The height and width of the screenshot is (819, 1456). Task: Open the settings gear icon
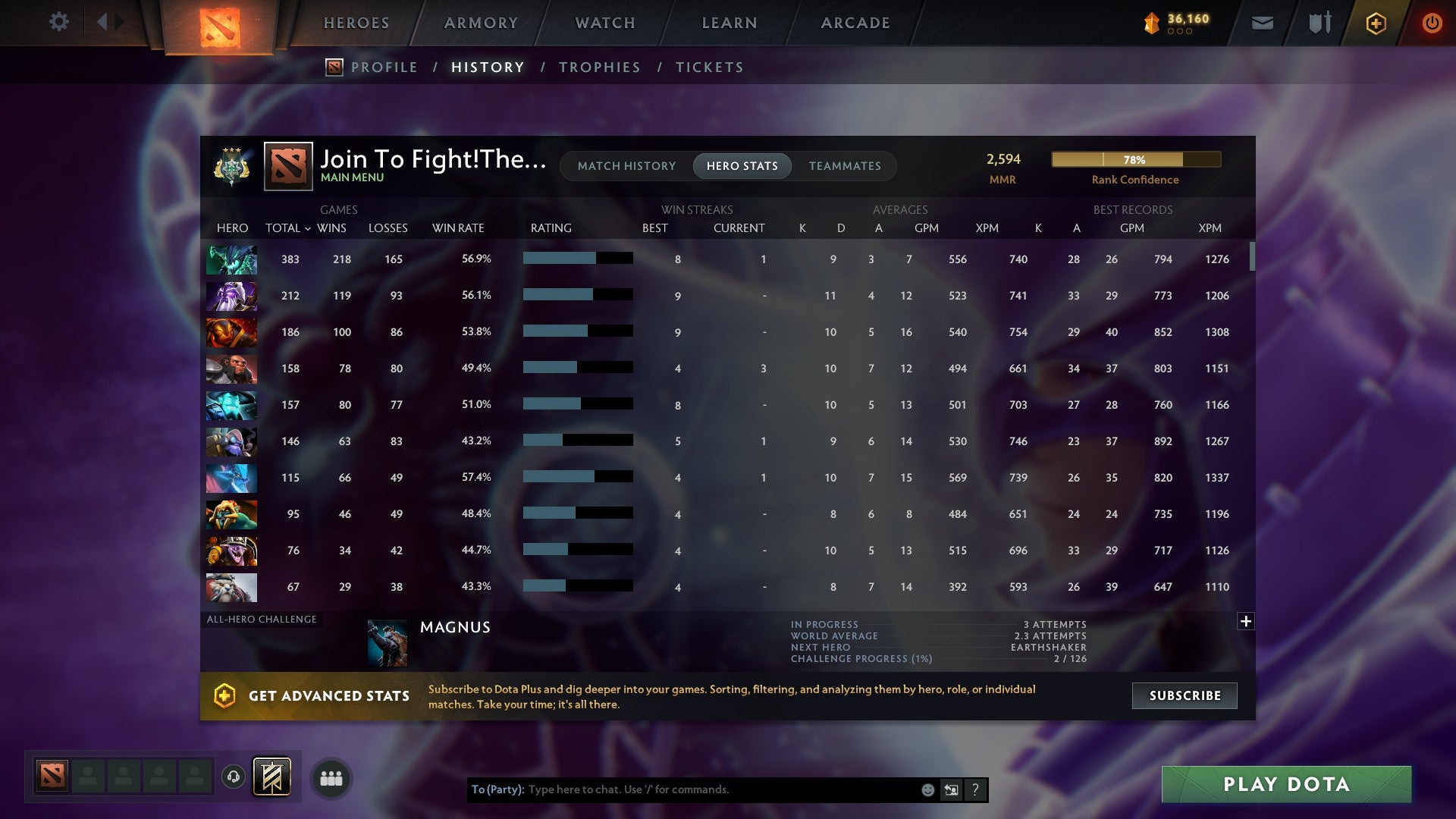(x=59, y=22)
